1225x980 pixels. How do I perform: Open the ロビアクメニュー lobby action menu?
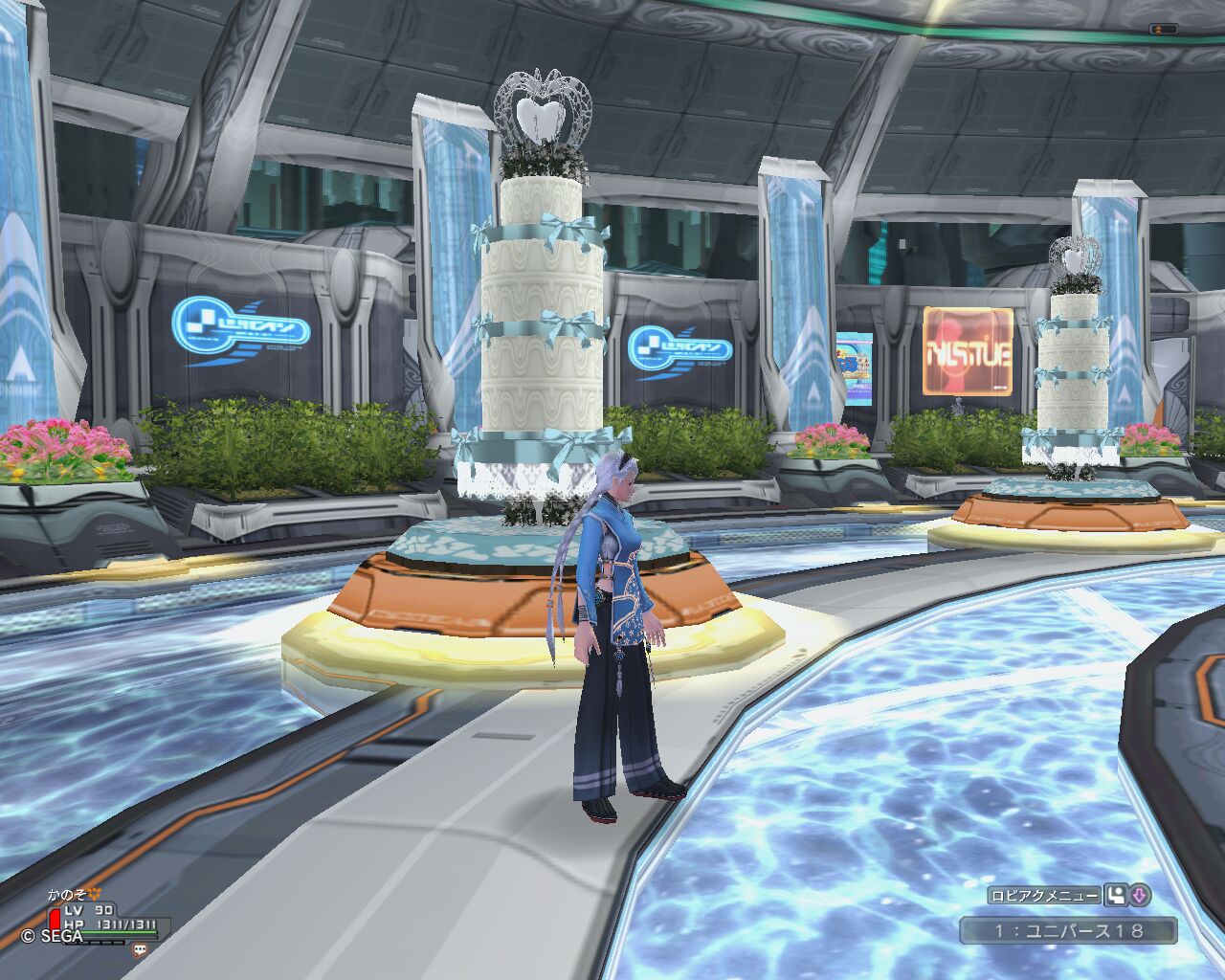[x=1044, y=896]
